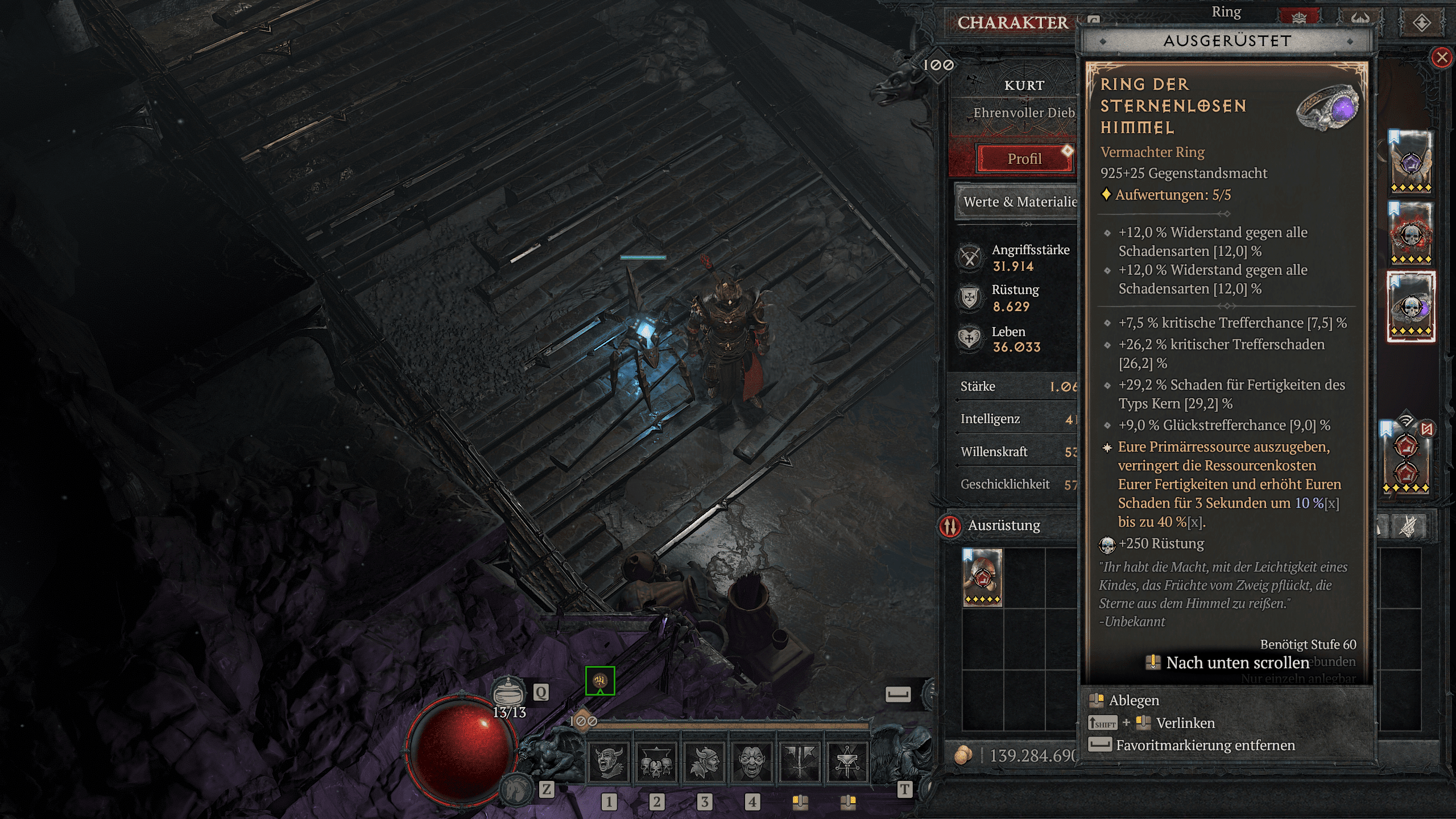1456x819 pixels.
Task: Open the Werte & Materialien section
Action: click(1018, 202)
